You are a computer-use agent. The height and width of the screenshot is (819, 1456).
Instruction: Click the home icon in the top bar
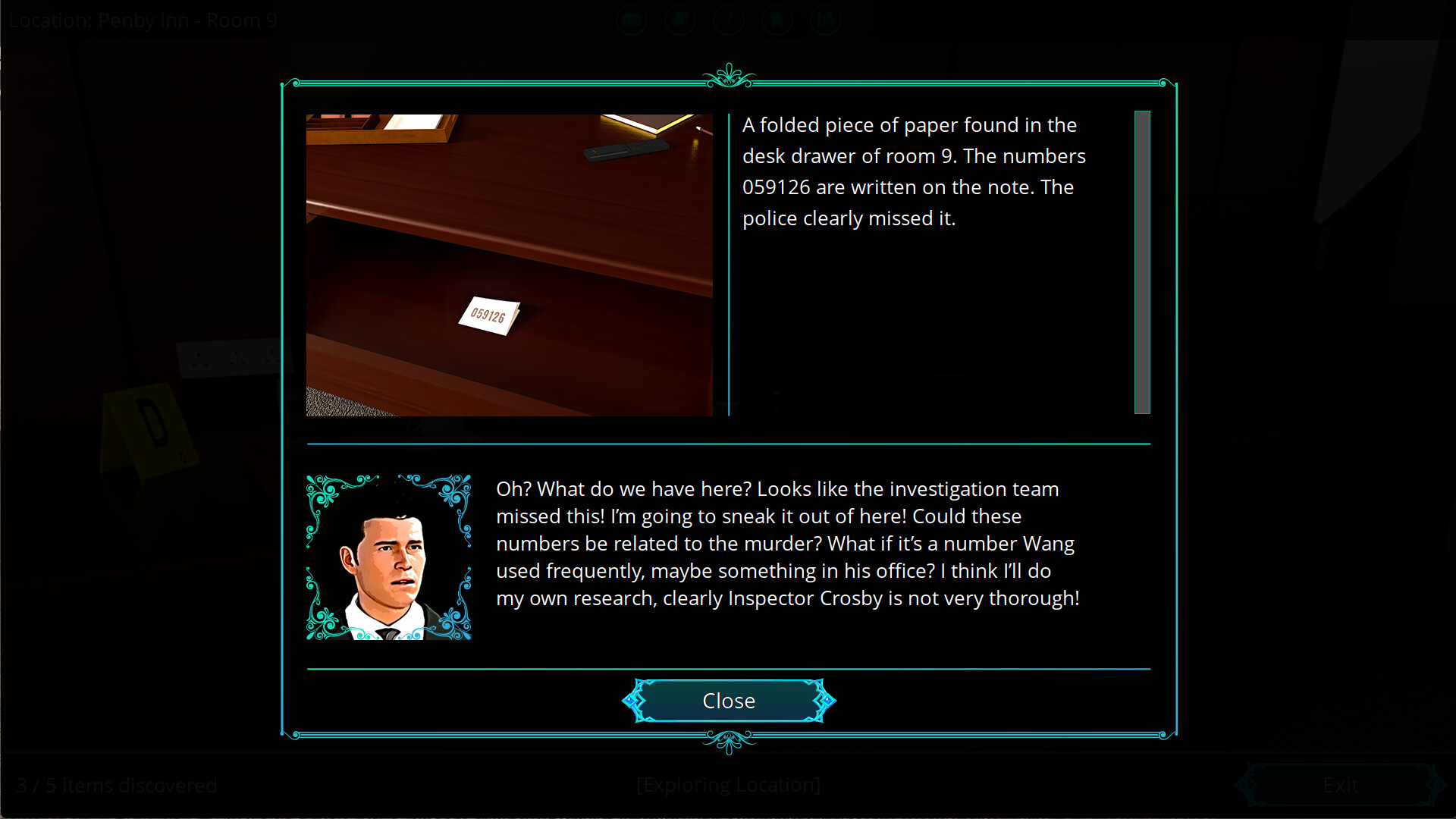tap(777, 20)
